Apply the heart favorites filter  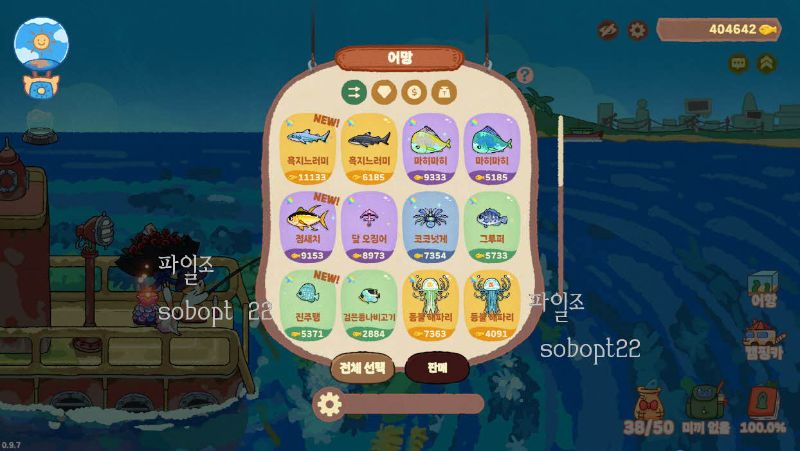click(x=384, y=92)
